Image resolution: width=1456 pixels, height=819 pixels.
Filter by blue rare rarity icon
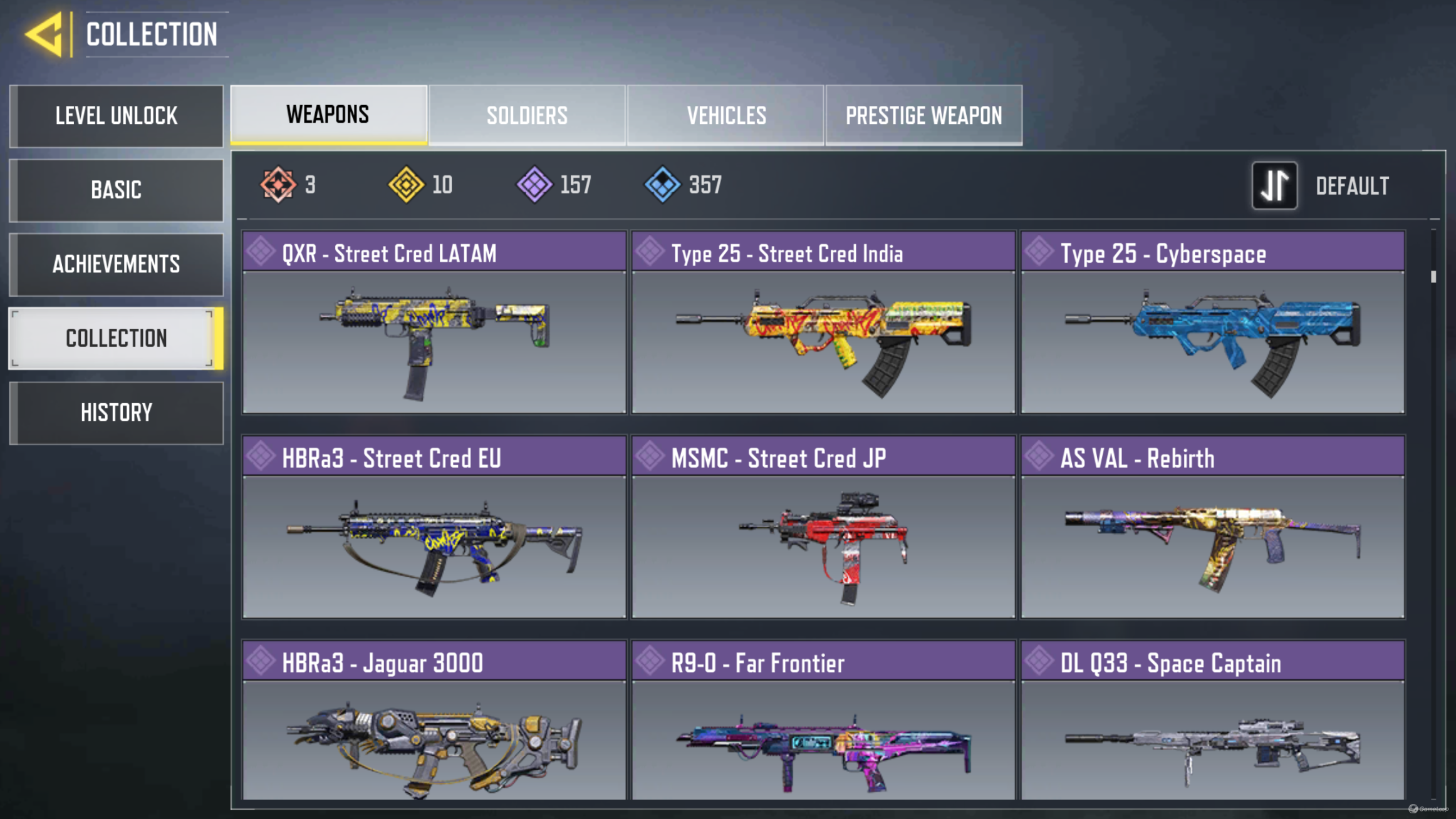point(662,185)
